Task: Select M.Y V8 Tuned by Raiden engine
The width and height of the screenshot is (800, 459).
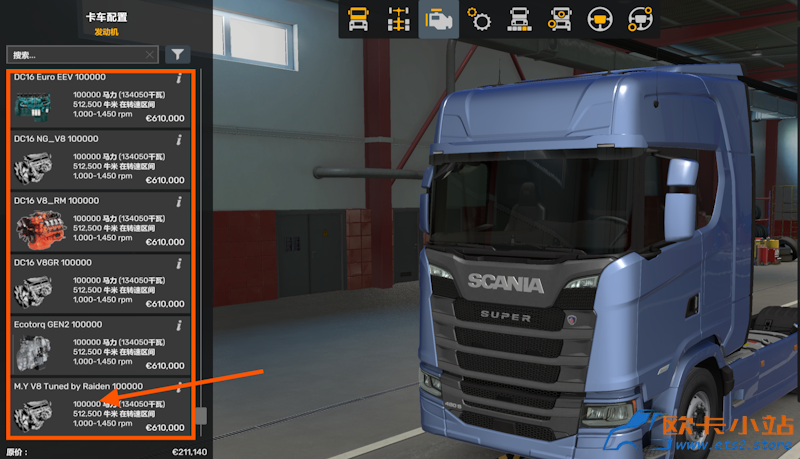Action: (99, 408)
